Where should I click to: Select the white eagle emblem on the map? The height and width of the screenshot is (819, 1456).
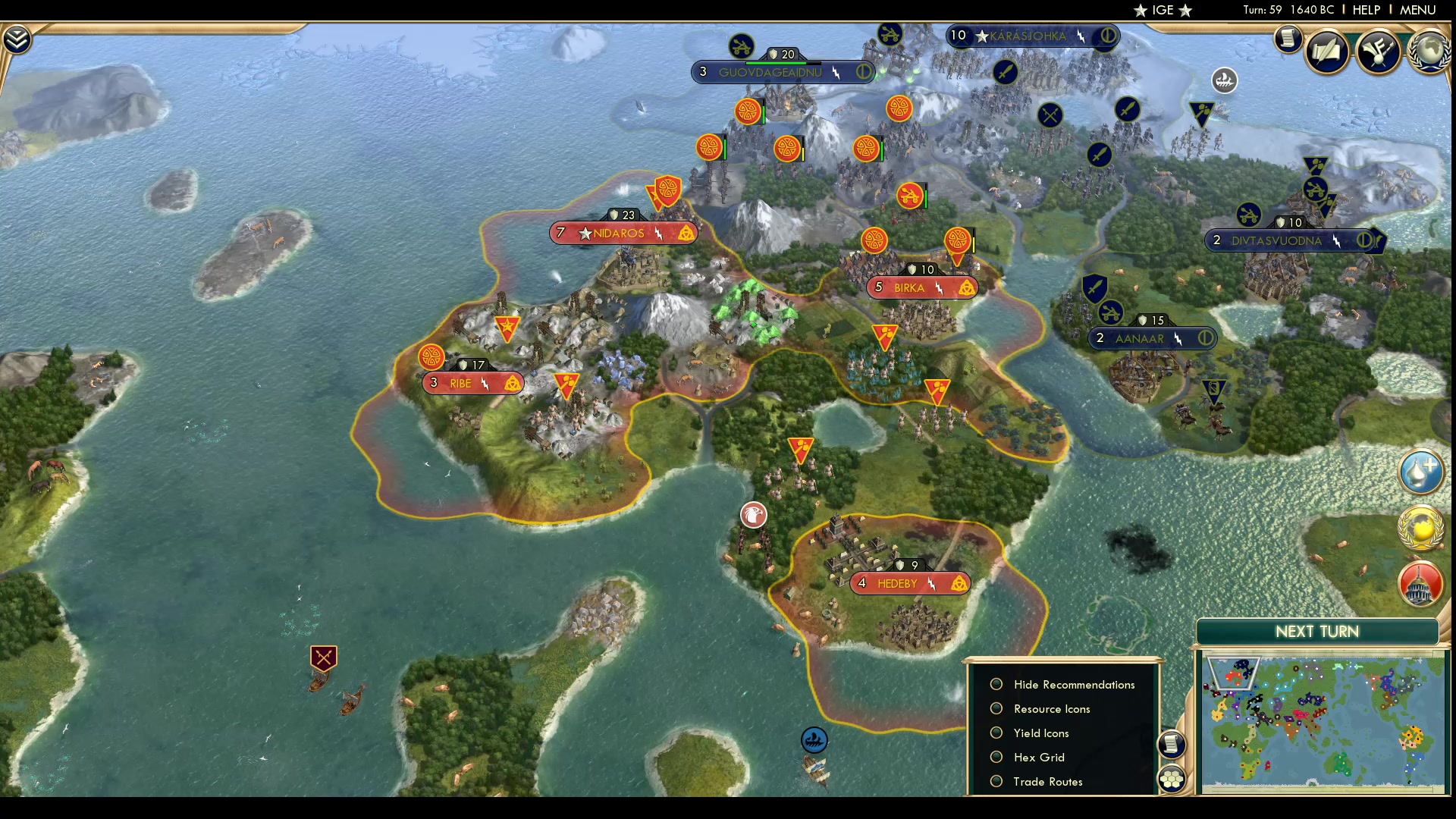[x=752, y=515]
